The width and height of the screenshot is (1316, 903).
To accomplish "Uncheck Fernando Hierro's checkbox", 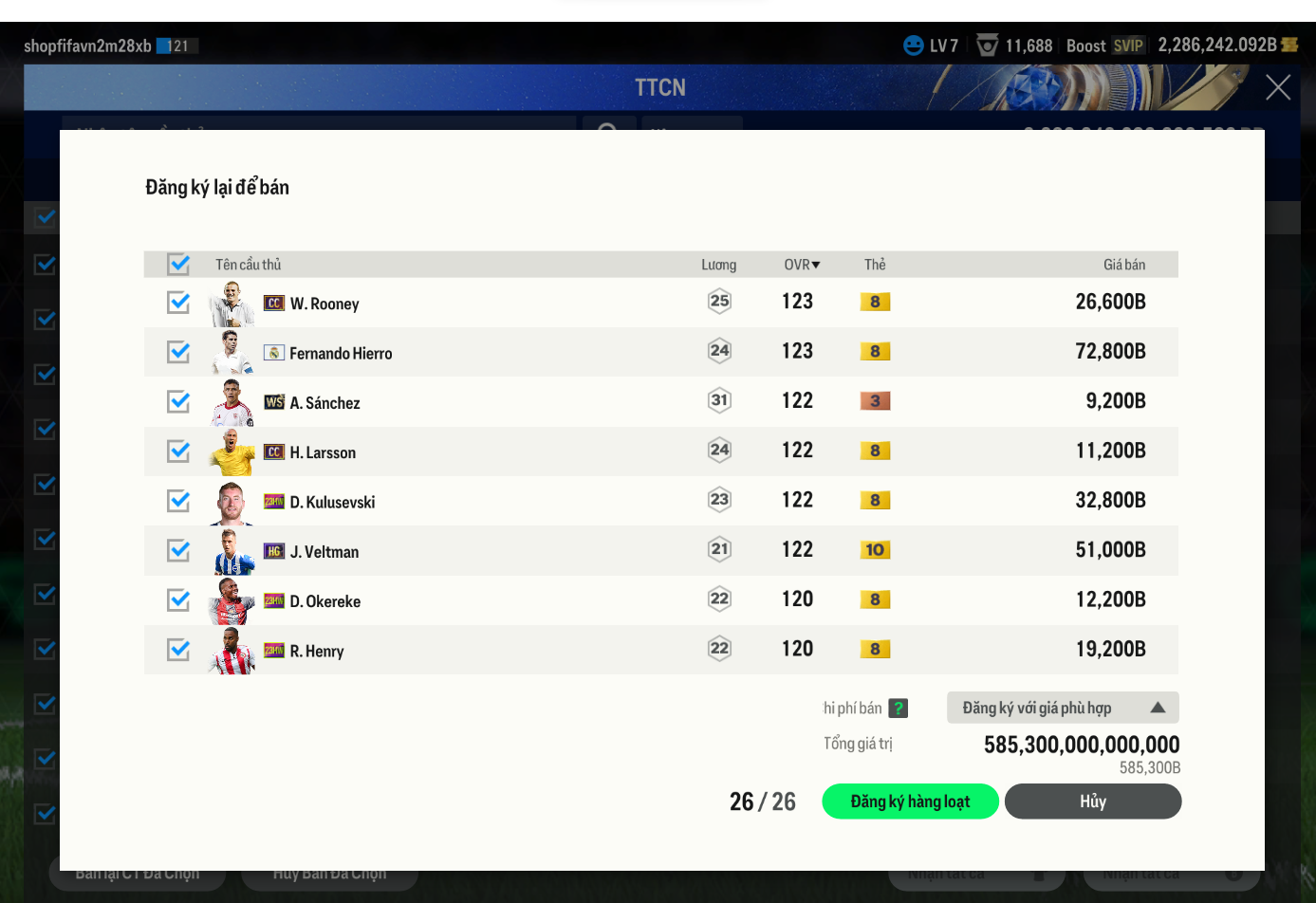I will (x=178, y=352).
